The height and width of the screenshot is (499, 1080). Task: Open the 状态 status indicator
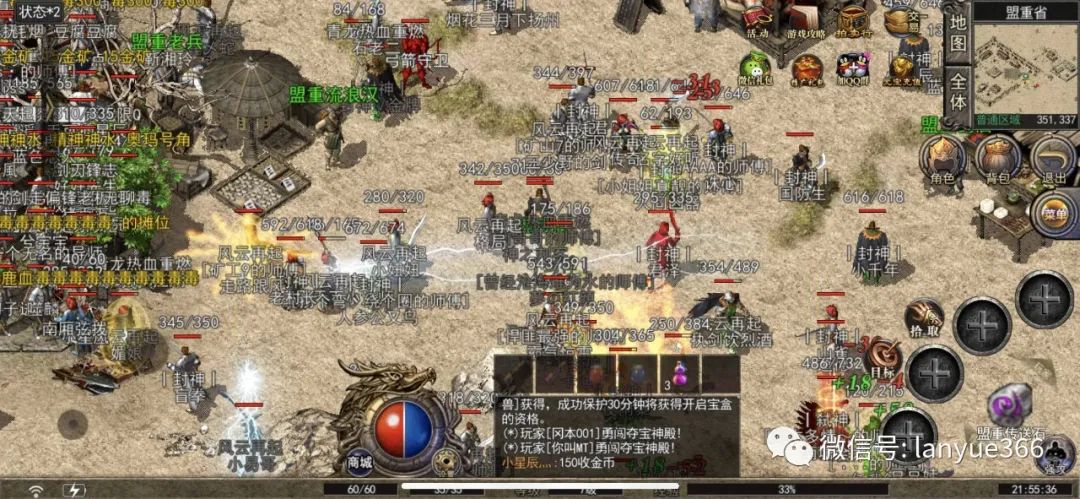(x=40, y=11)
